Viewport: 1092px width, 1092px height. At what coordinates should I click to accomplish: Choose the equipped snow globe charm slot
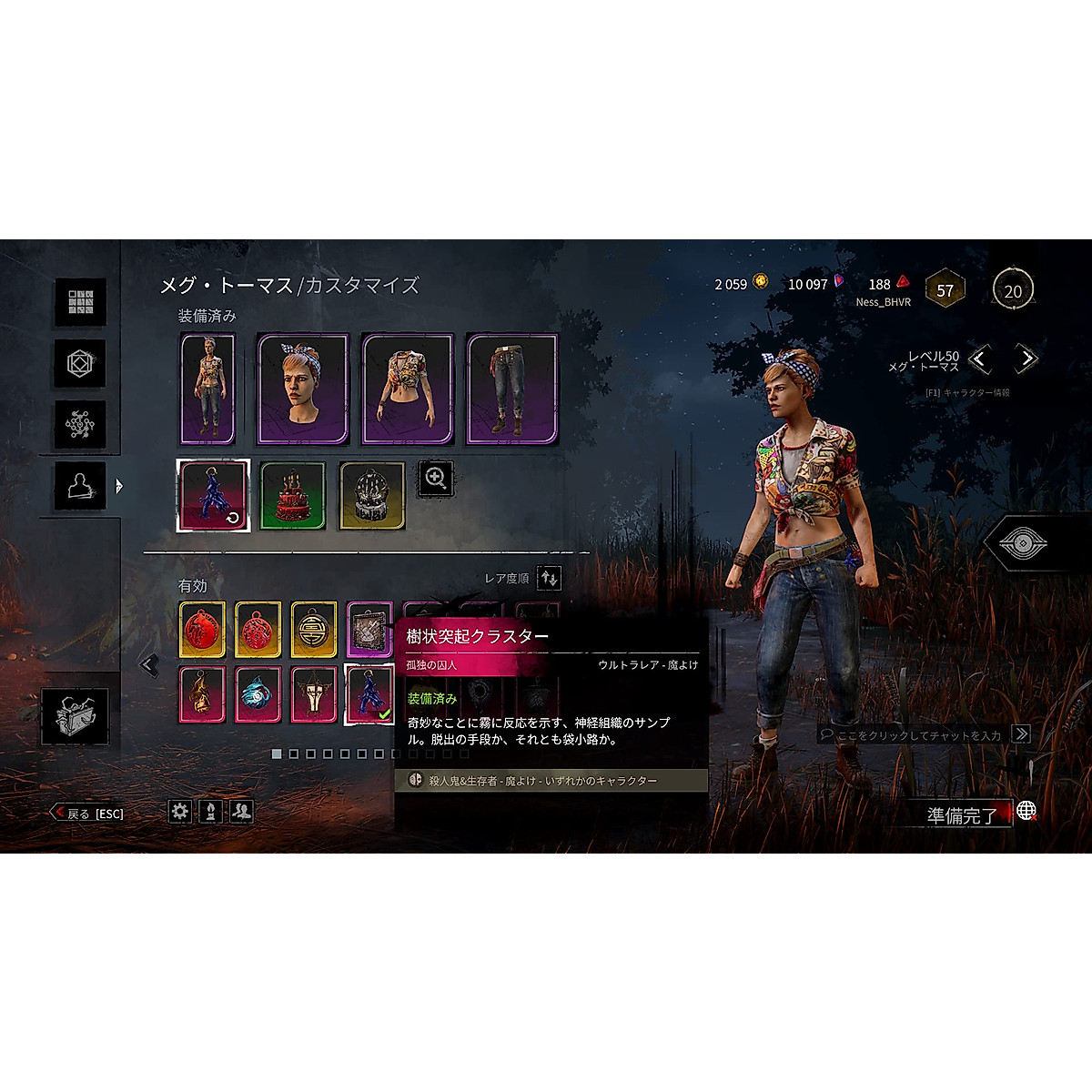pyautogui.click(x=372, y=496)
